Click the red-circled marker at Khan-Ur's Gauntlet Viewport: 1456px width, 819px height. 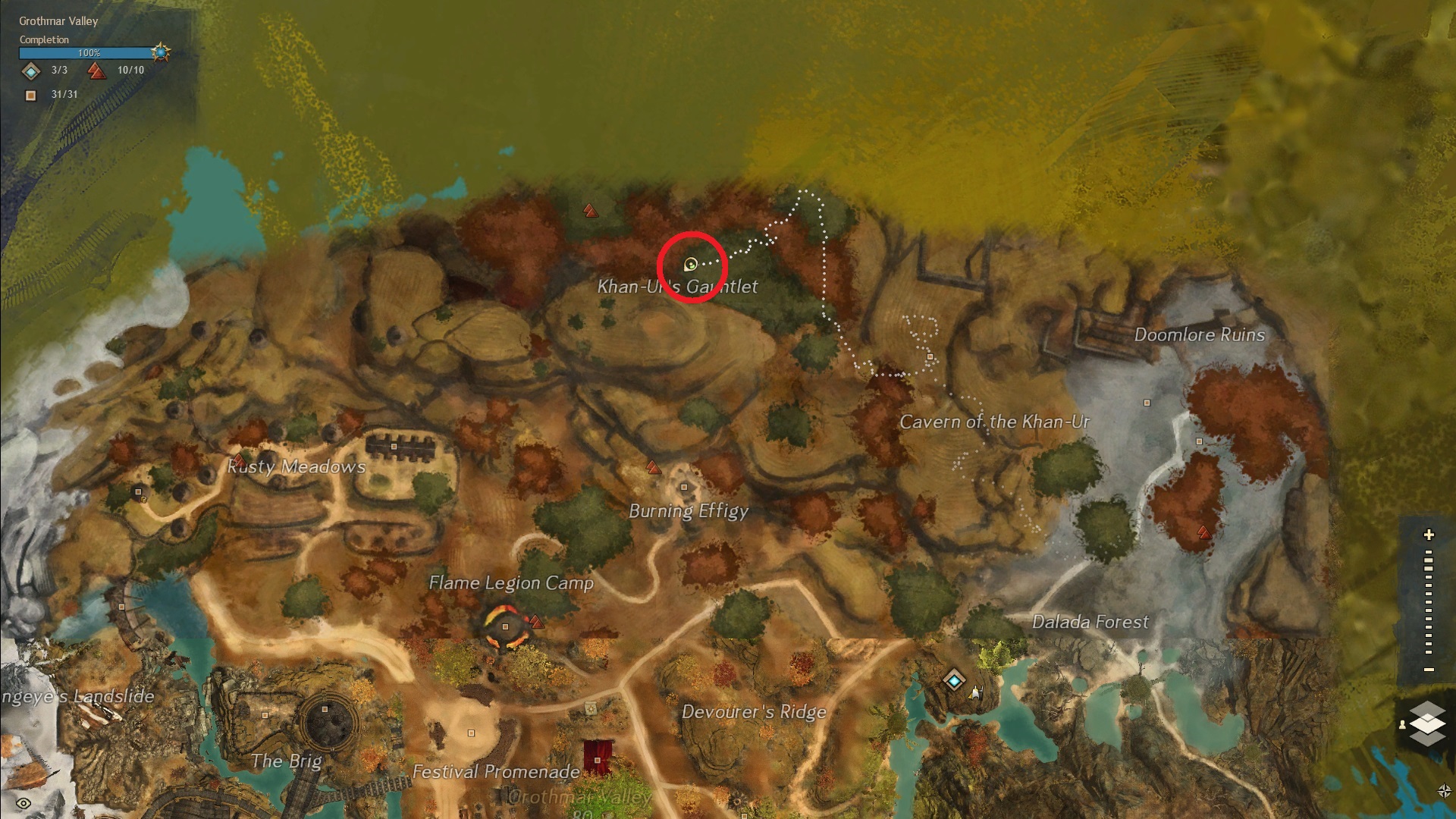click(691, 265)
